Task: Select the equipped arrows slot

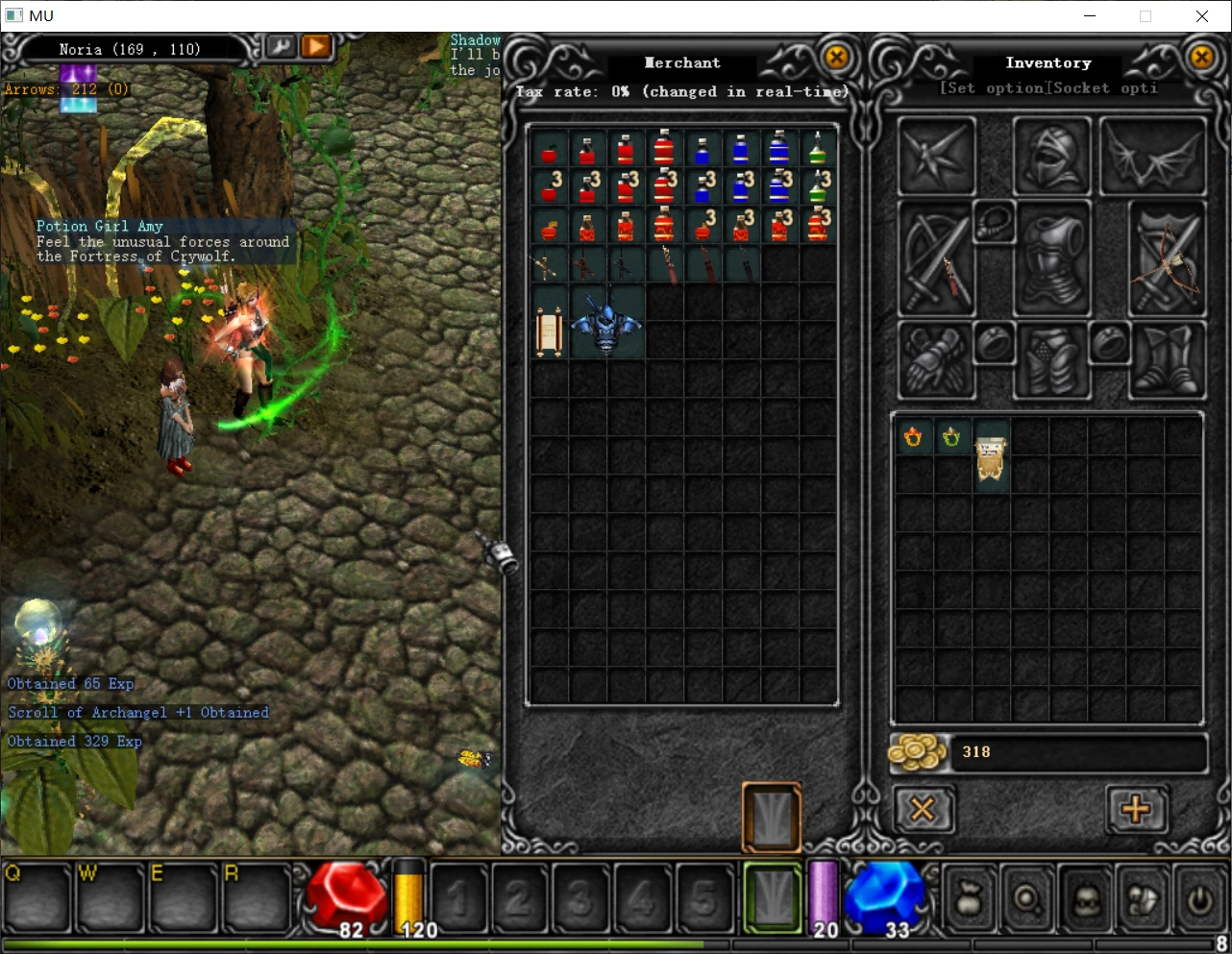Action: (936, 259)
